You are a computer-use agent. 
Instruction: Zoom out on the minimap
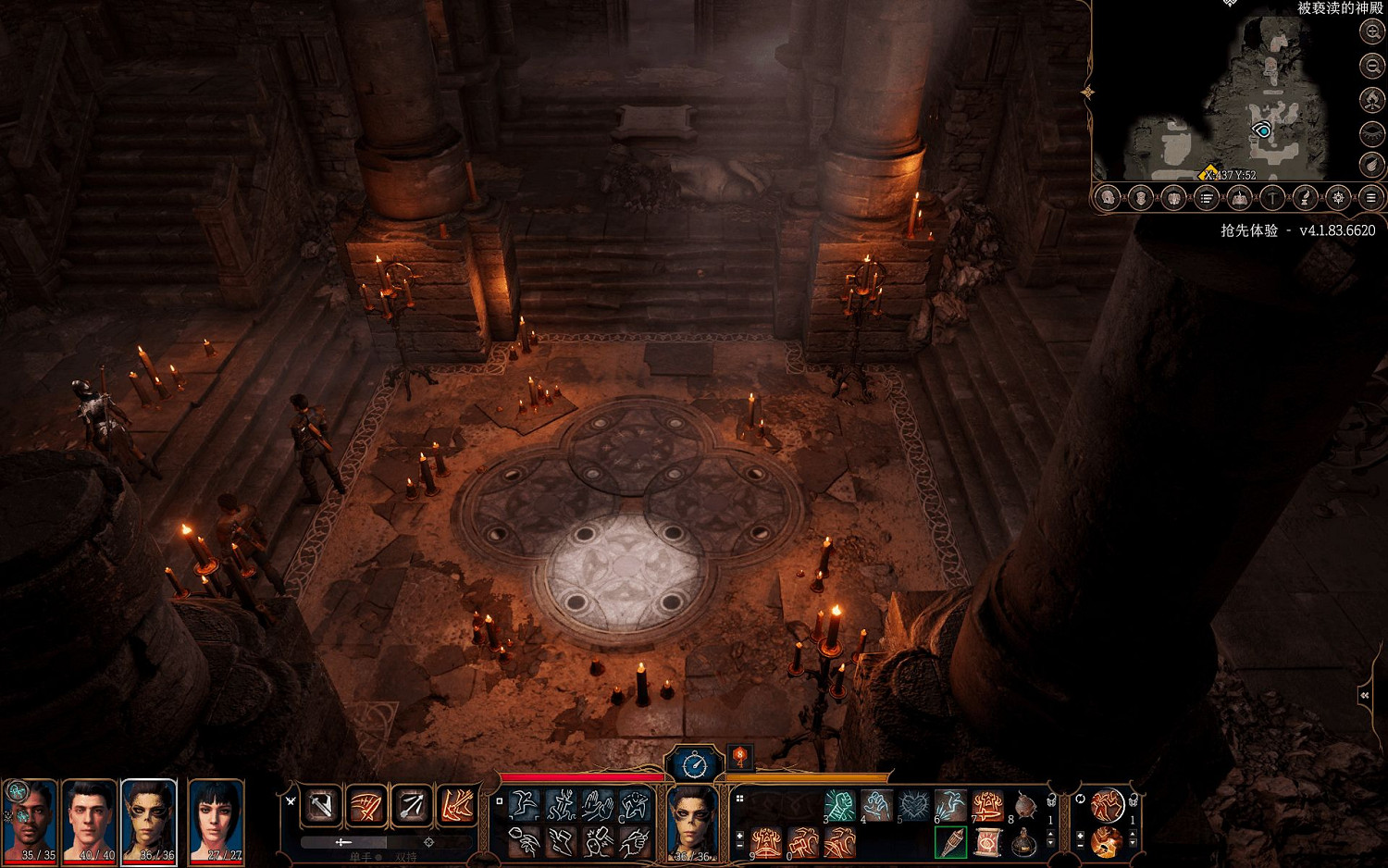tap(1371, 65)
